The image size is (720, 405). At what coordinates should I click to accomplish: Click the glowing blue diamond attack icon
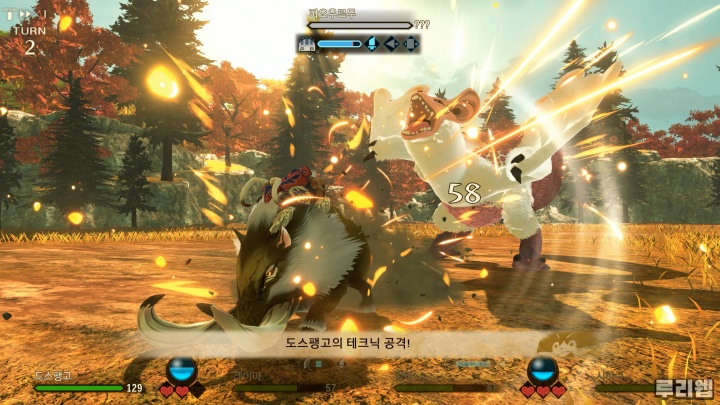pos(372,44)
